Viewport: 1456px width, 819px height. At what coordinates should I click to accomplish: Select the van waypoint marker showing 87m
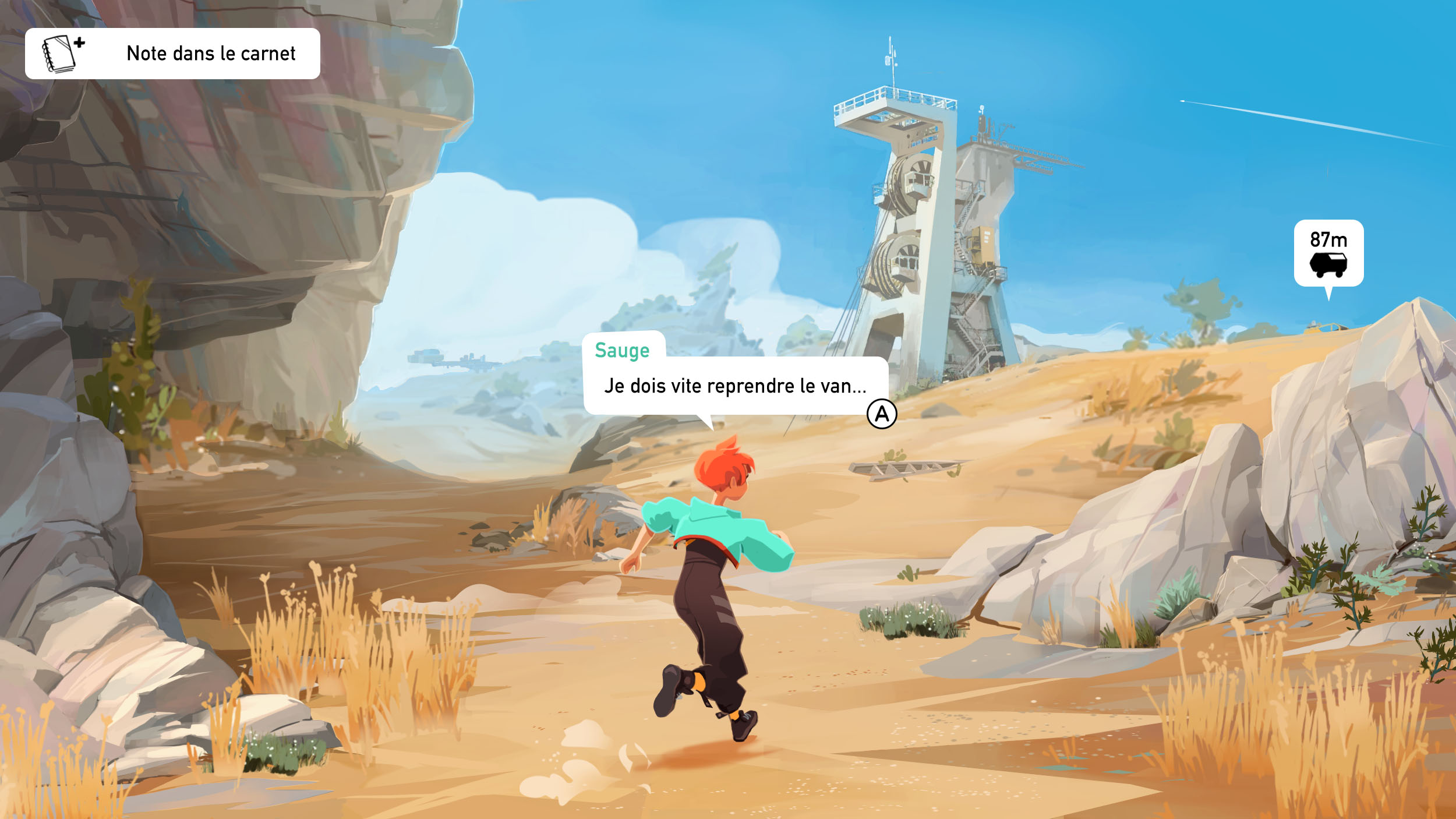click(1328, 253)
